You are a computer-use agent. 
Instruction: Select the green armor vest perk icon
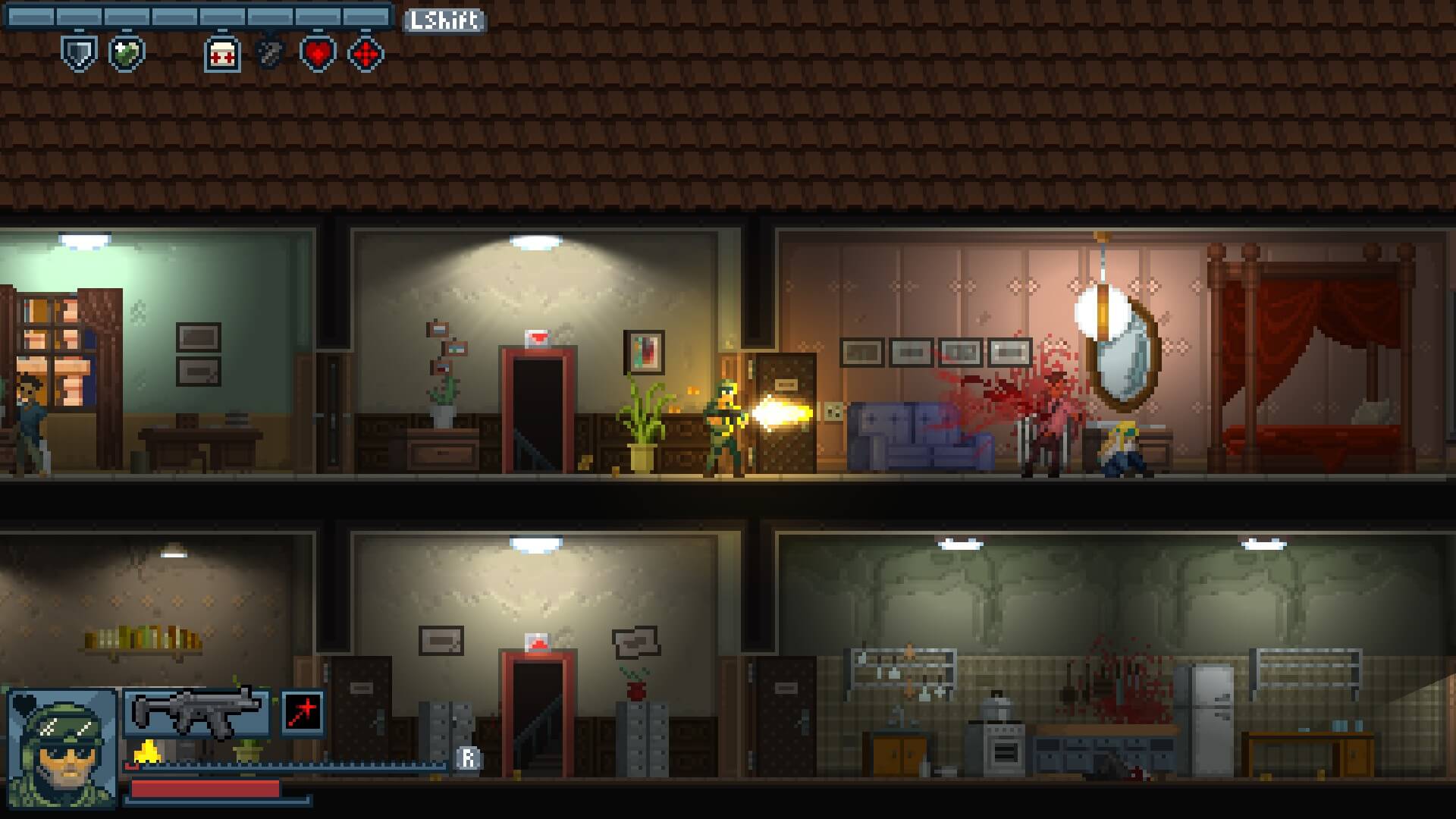click(x=127, y=54)
